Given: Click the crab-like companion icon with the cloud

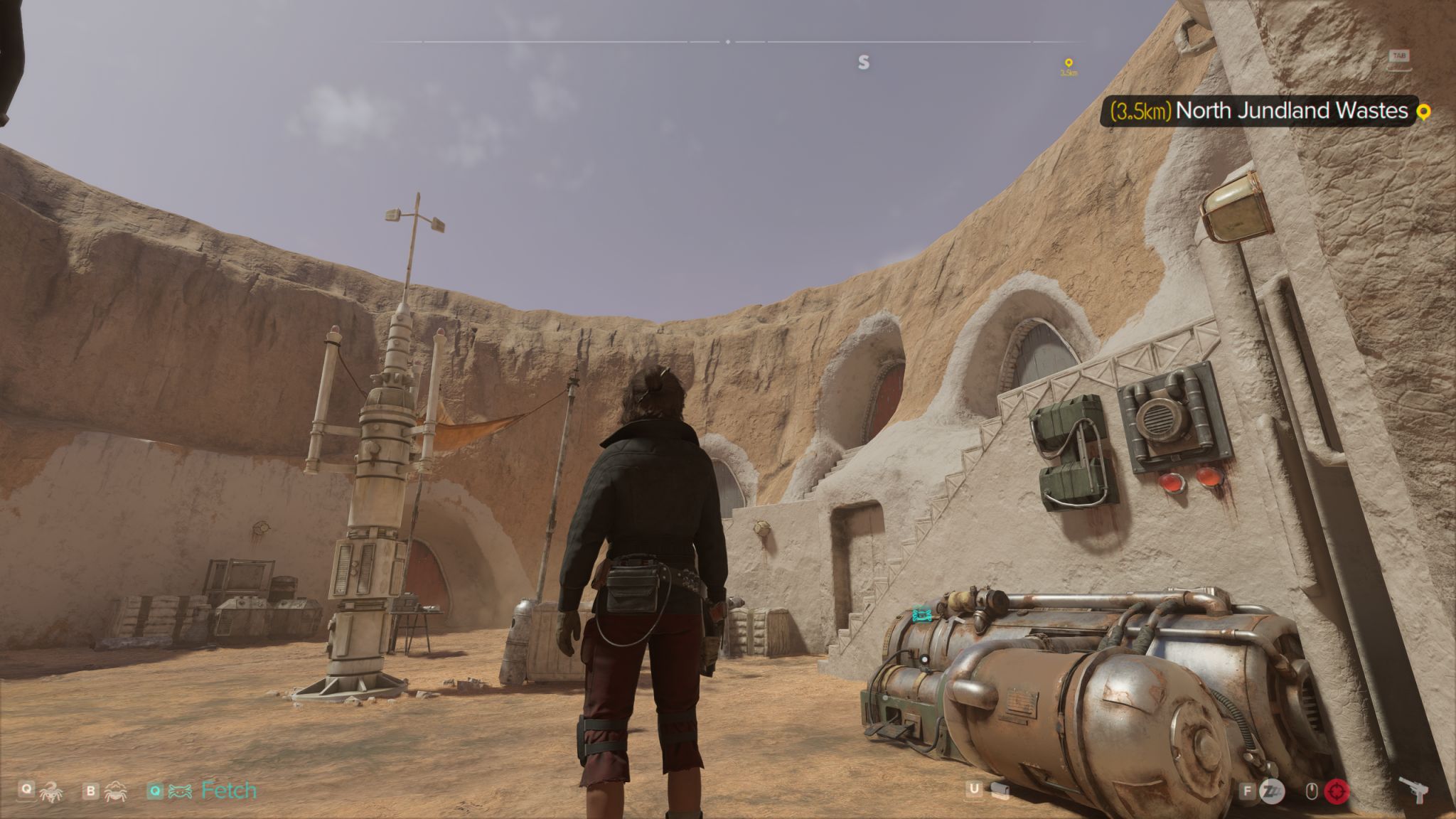Looking at the screenshot, I should coord(114,791).
